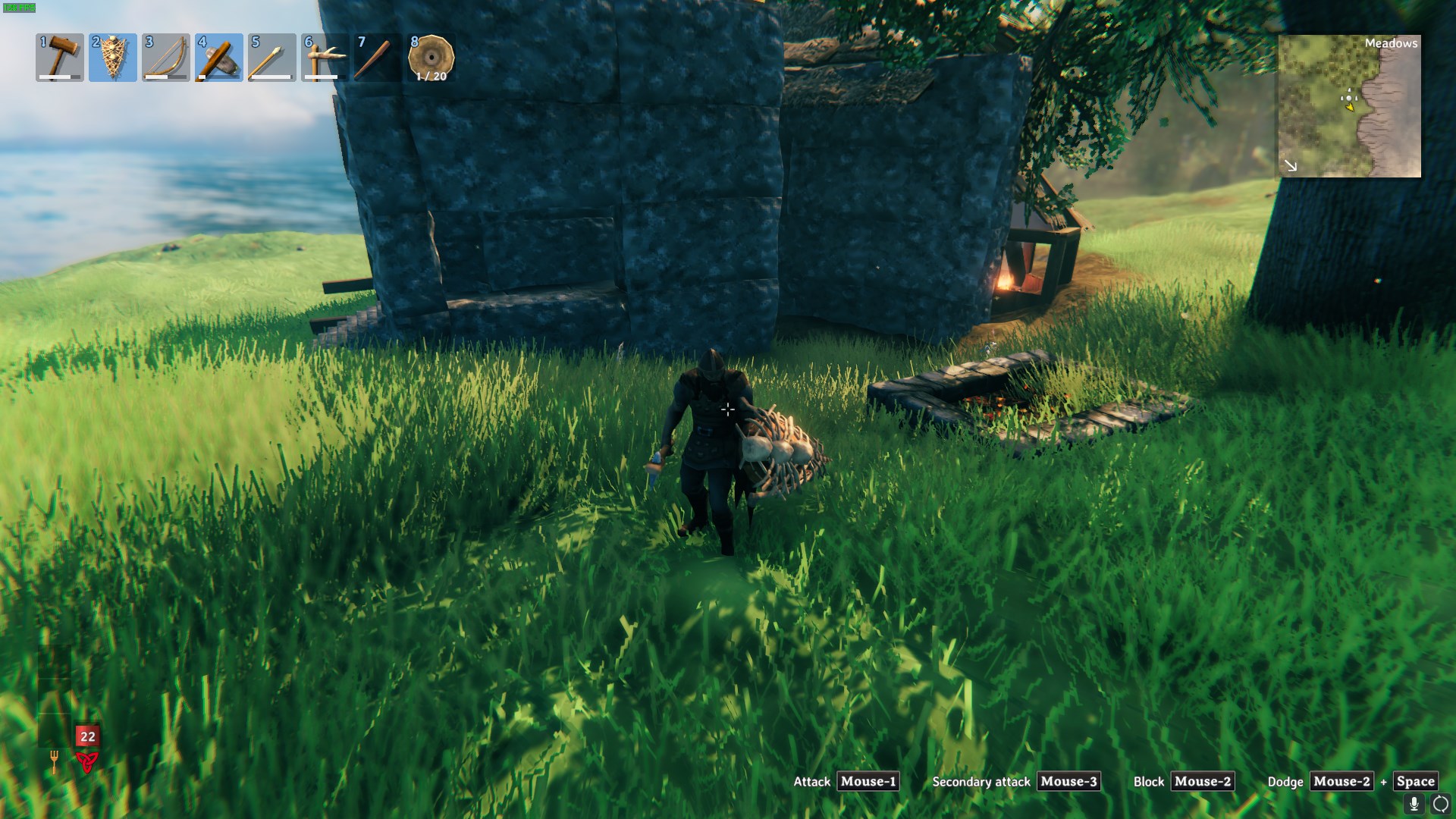Equip the bow from the hotbar
Viewport: 1456px width, 819px height.
166,58
